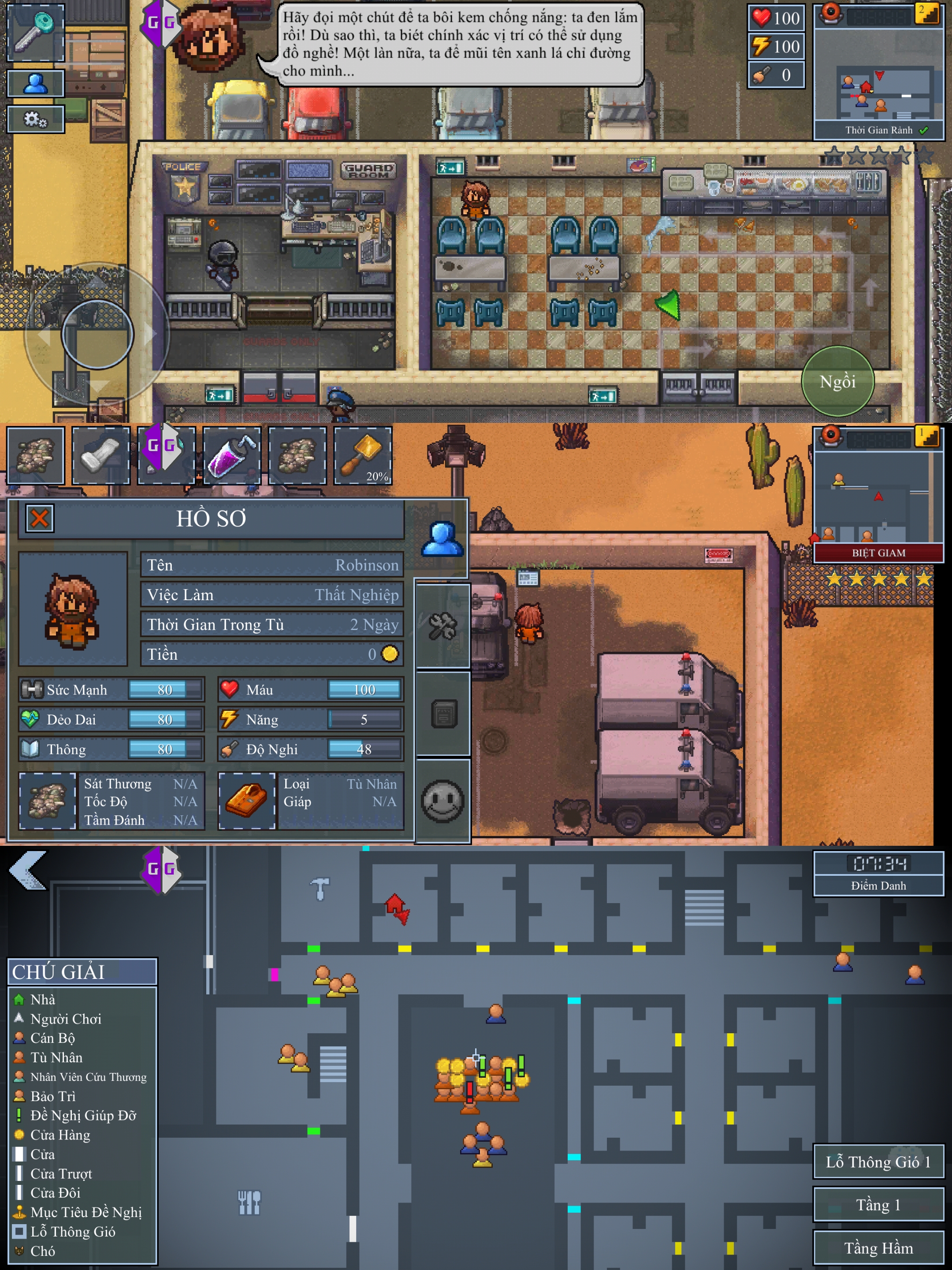Switch to the crafting tools tab
The height and width of the screenshot is (1270, 952).
(443, 626)
